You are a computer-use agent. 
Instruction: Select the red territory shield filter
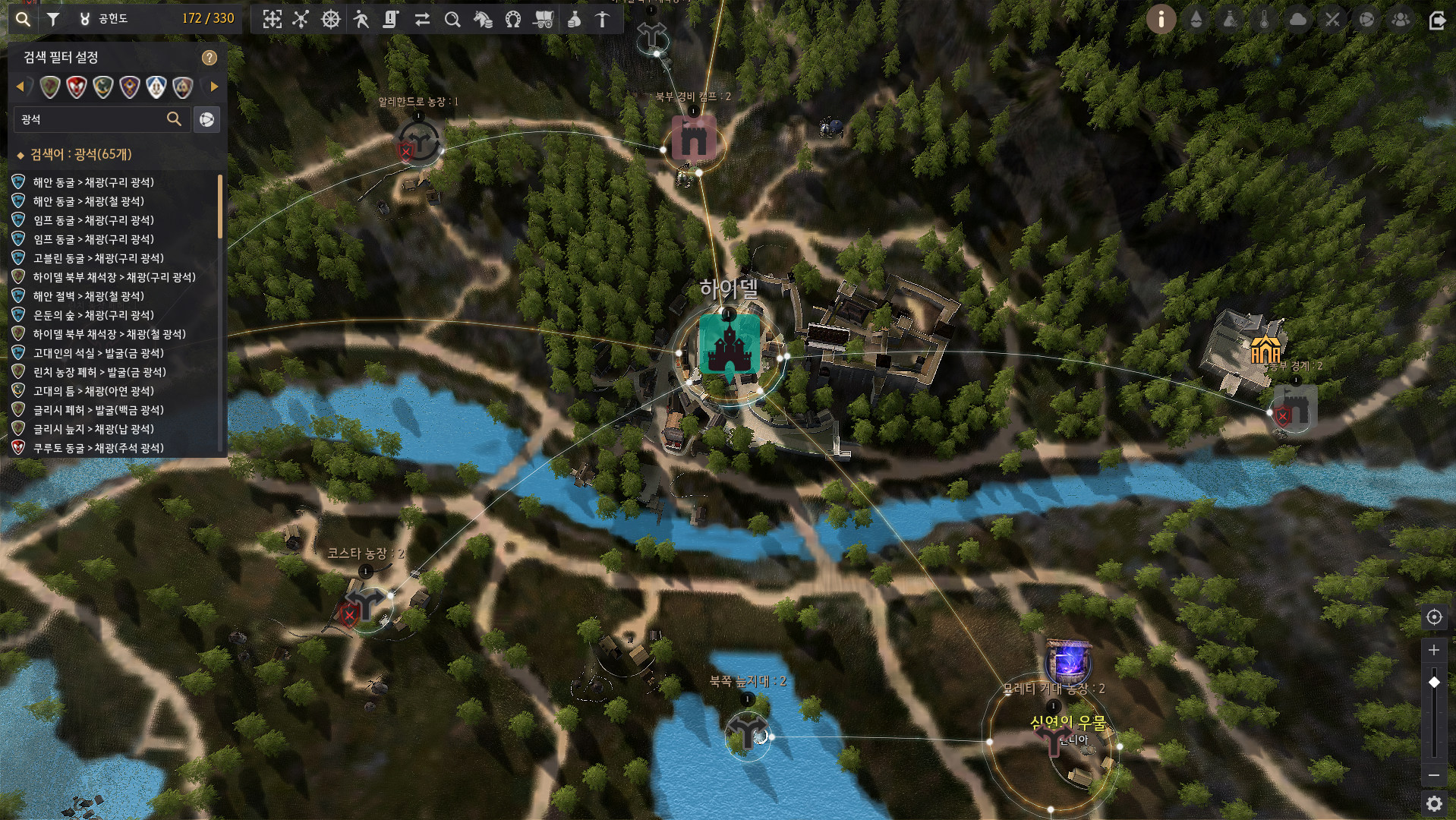(x=77, y=87)
